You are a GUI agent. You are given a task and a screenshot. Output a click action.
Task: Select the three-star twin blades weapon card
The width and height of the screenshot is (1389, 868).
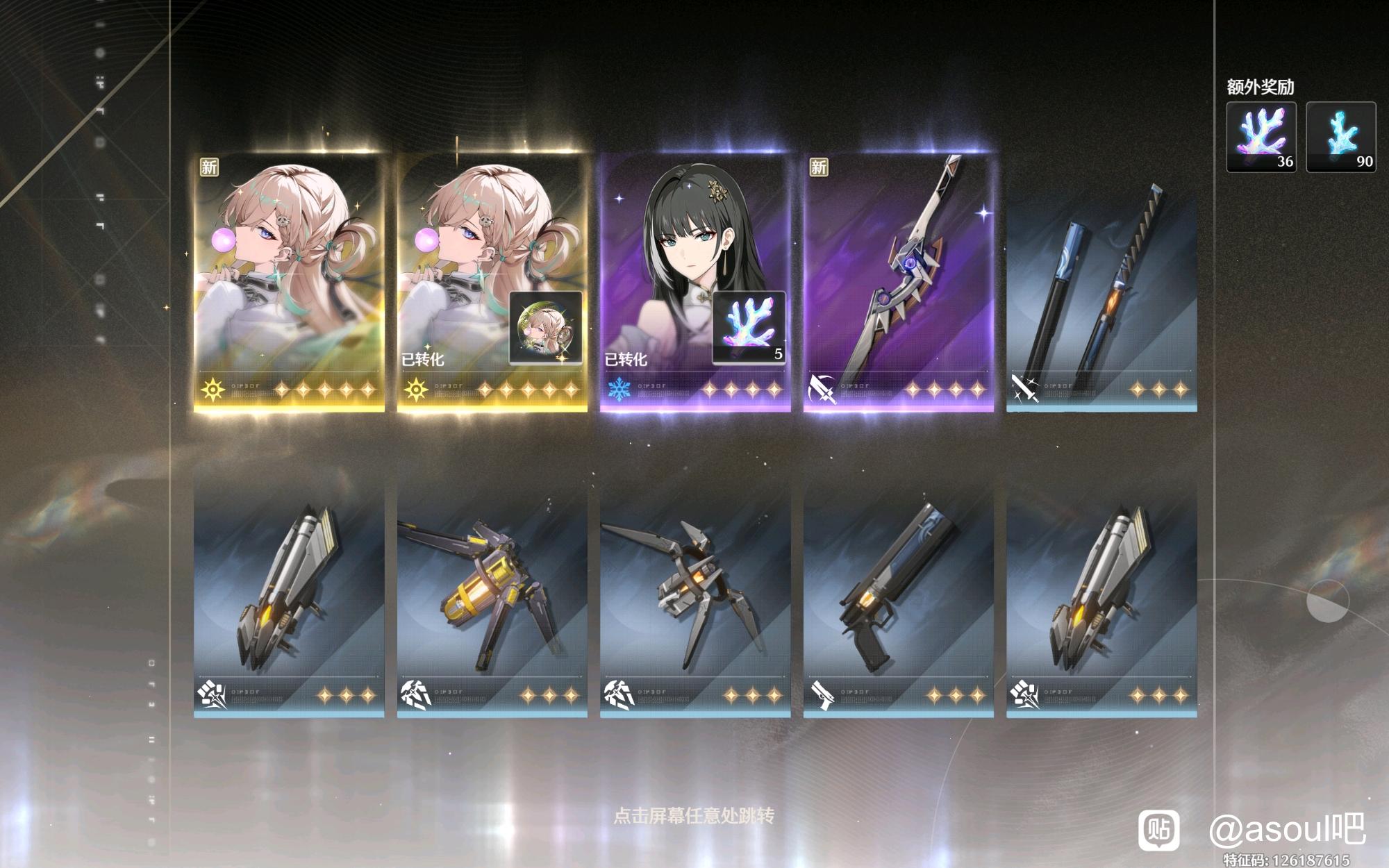(1101, 292)
